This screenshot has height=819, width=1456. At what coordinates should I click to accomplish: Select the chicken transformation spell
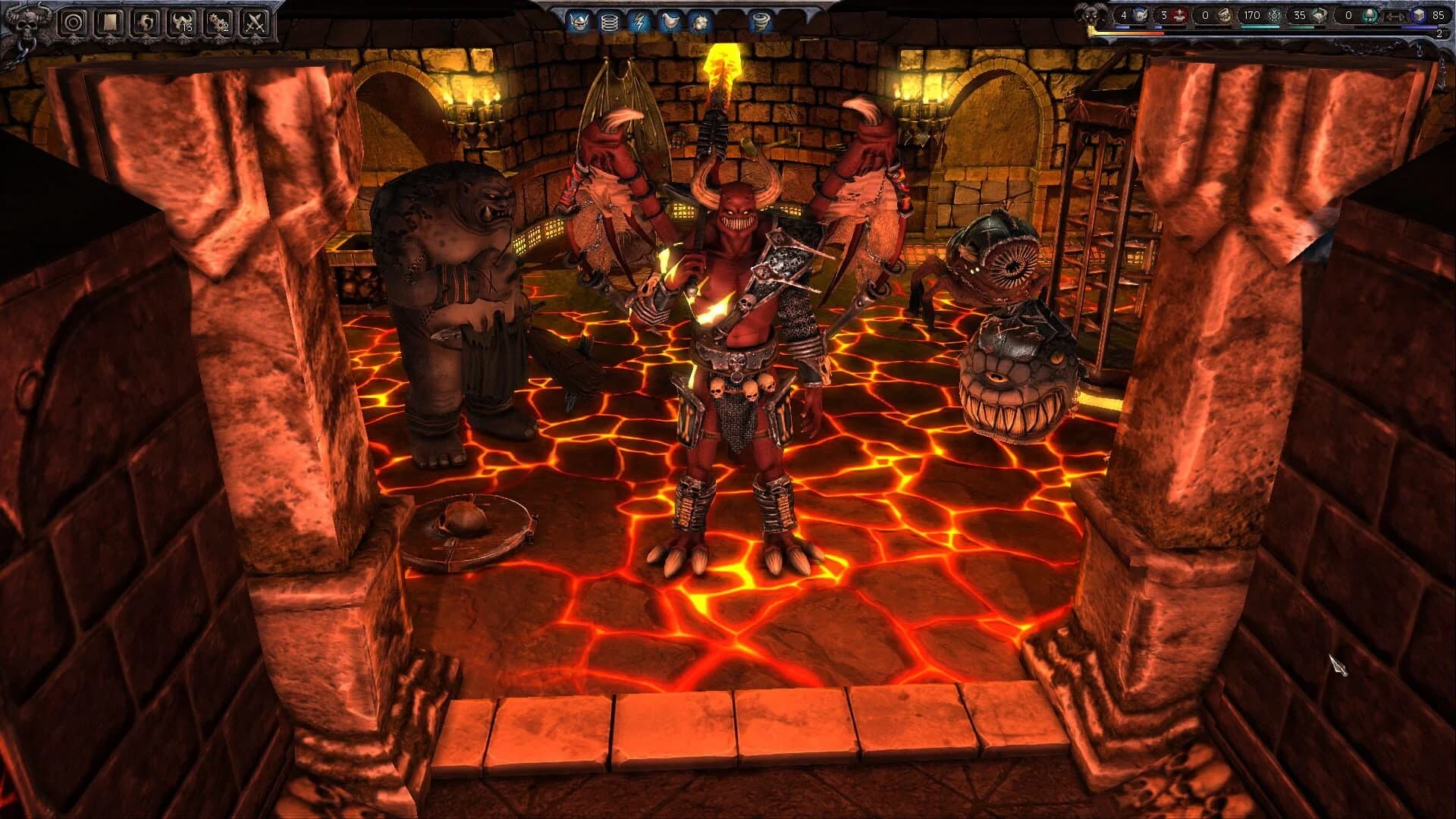tap(671, 21)
